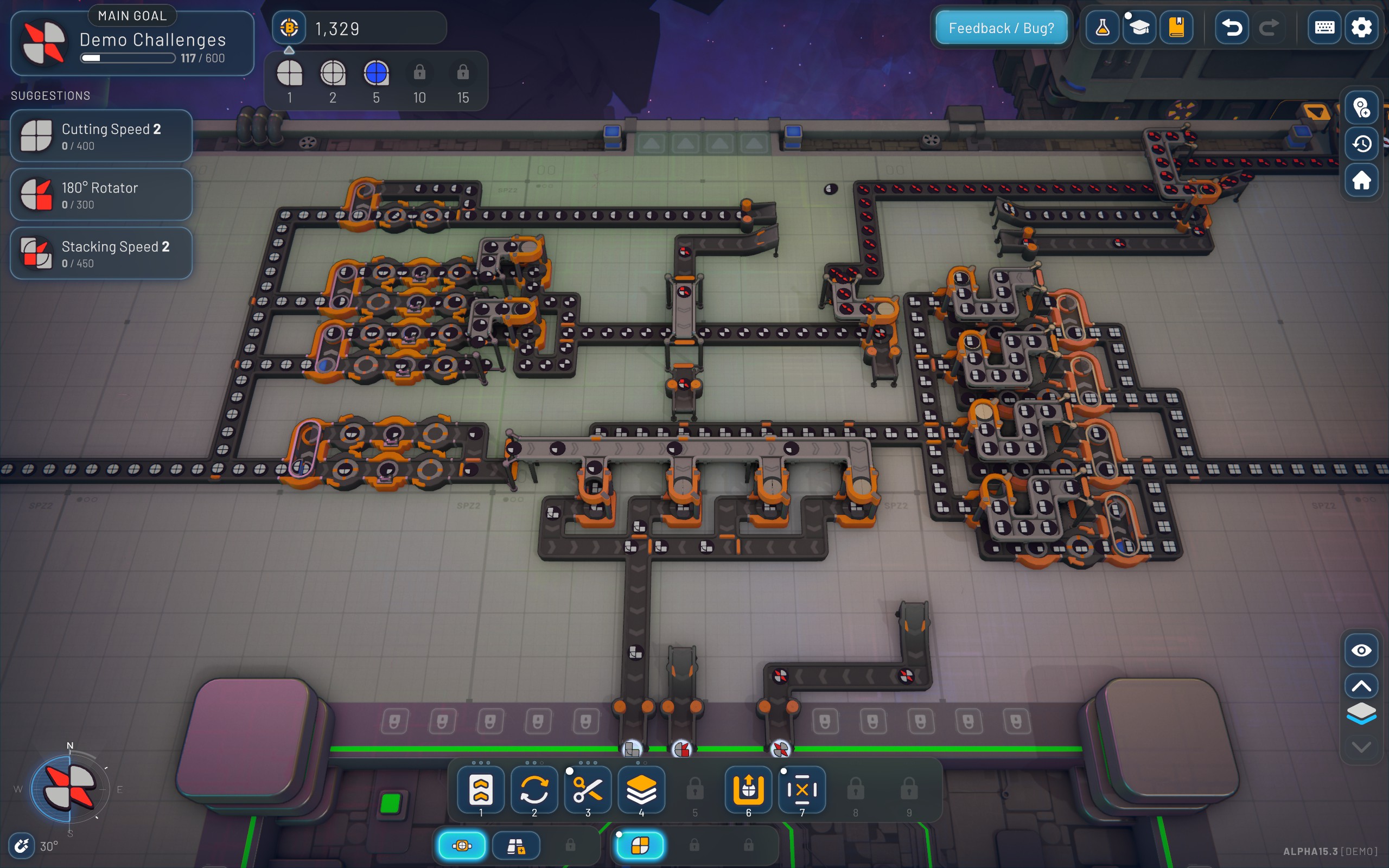Undo the last action

pos(1232,28)
